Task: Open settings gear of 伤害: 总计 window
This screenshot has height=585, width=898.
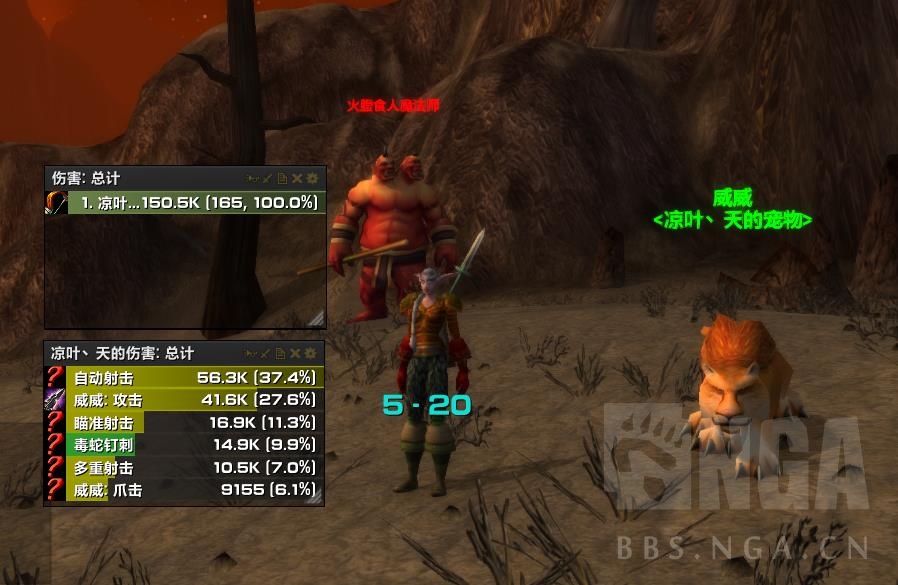Action: pos(312,178)
